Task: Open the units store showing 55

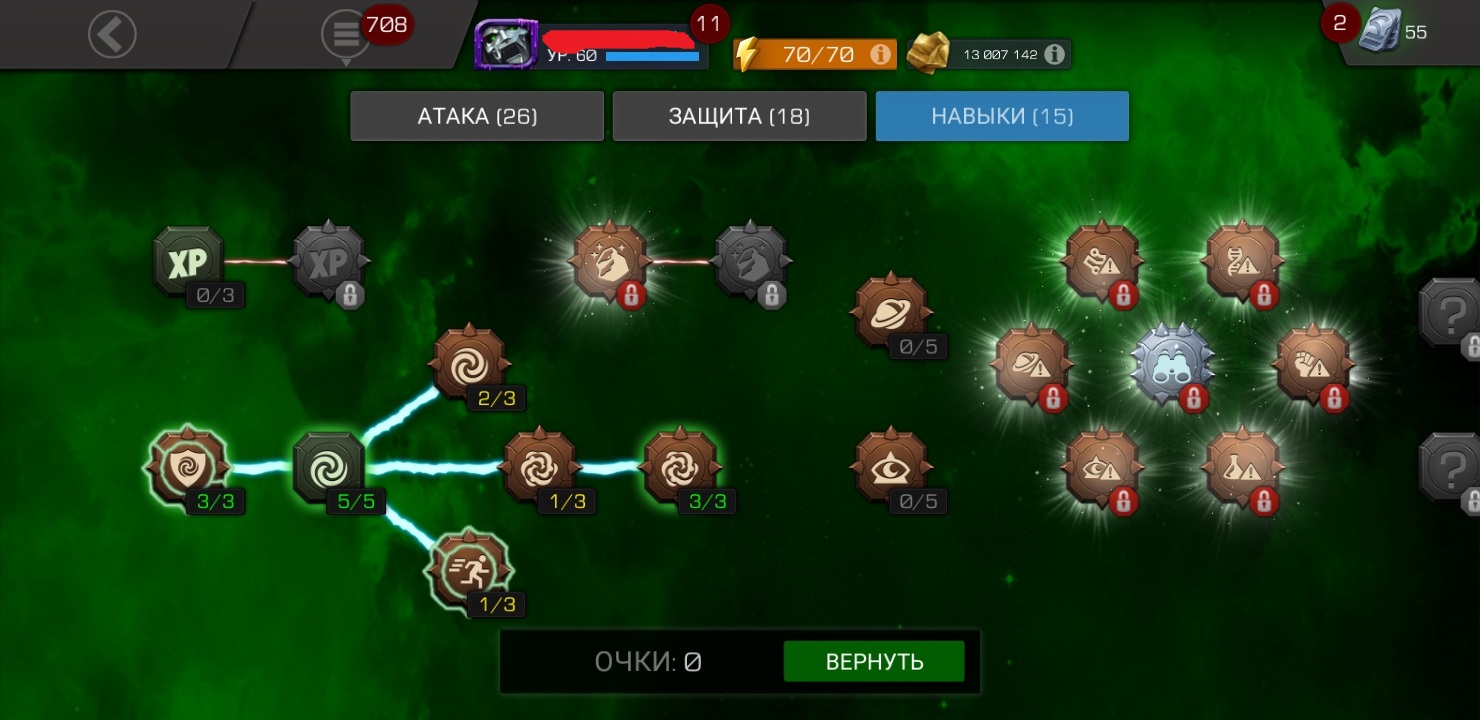Action: click(x=1384, y=33)
